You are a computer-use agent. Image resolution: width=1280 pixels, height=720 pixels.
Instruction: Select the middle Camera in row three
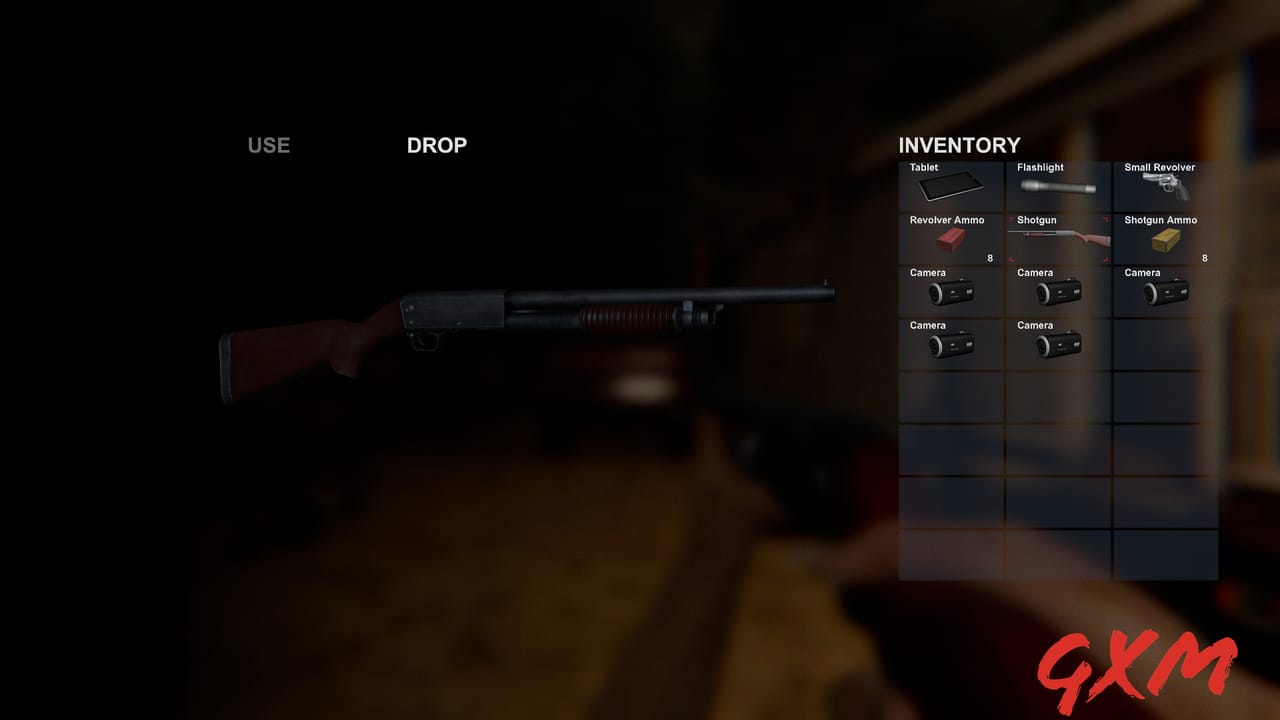click(x=1056, y=291)
